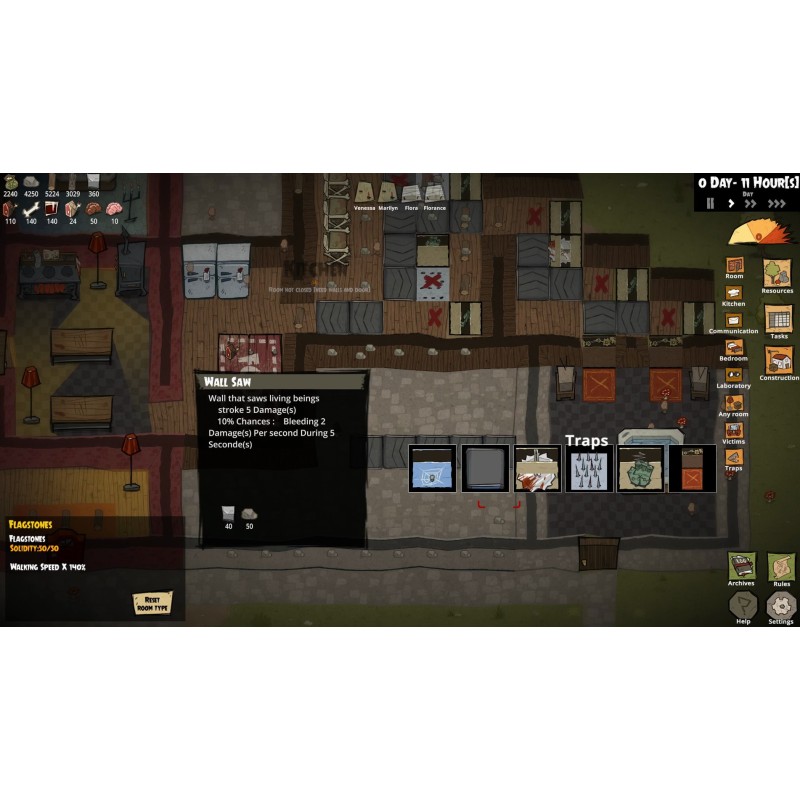View the Rules scroll
Screen dimensions: 800x800
tap(781, 567)
